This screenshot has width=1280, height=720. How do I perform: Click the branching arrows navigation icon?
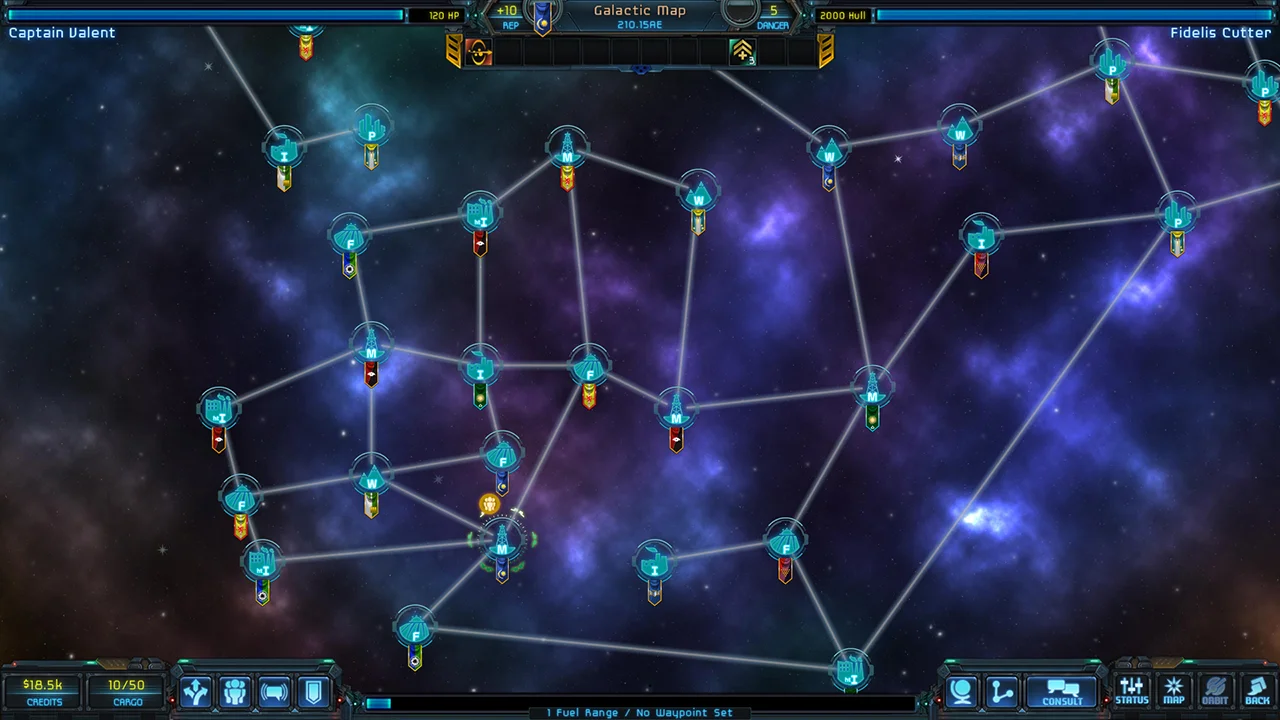coord(196,692)
